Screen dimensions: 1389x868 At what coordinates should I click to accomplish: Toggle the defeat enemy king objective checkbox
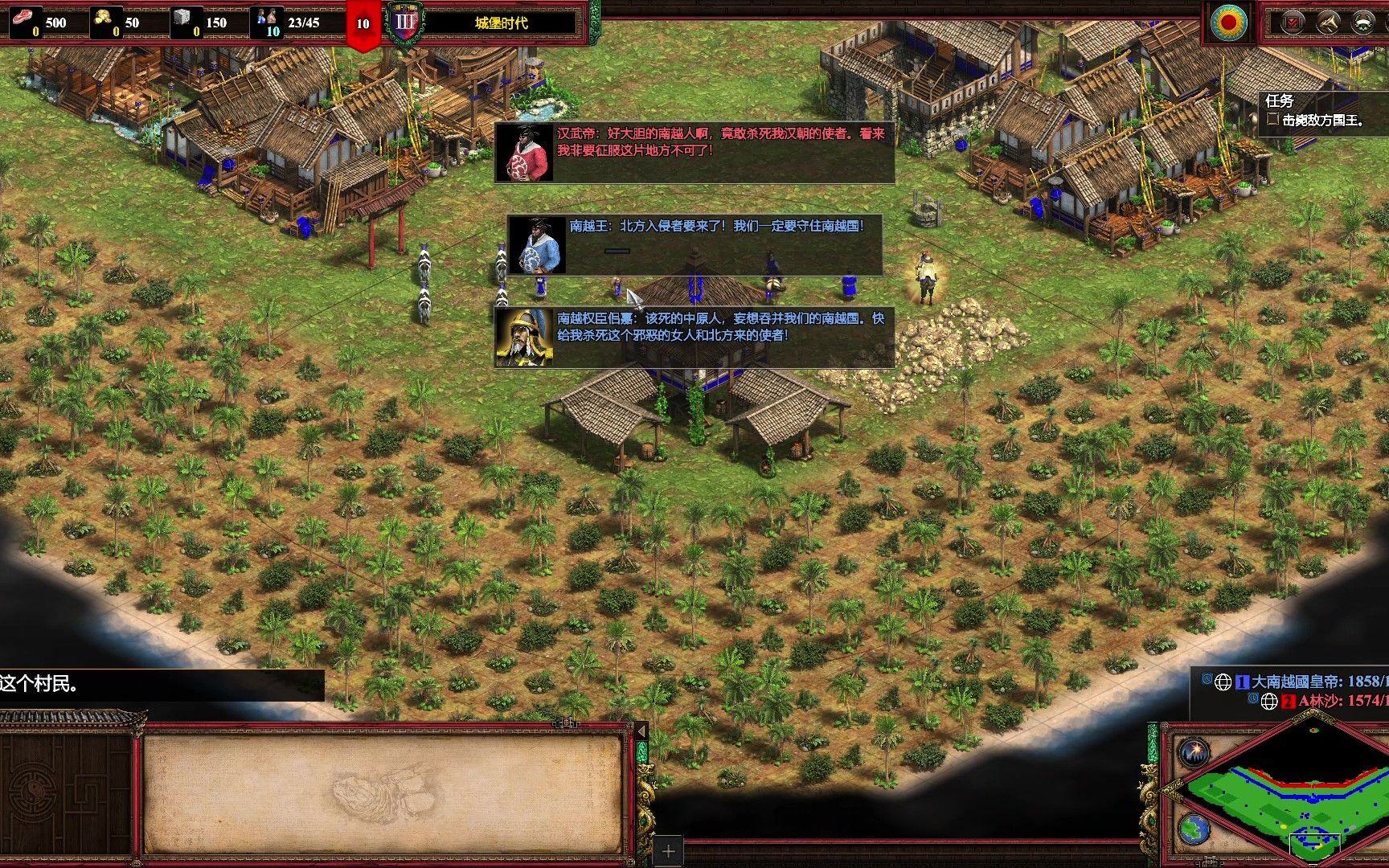click(1272, 120)
